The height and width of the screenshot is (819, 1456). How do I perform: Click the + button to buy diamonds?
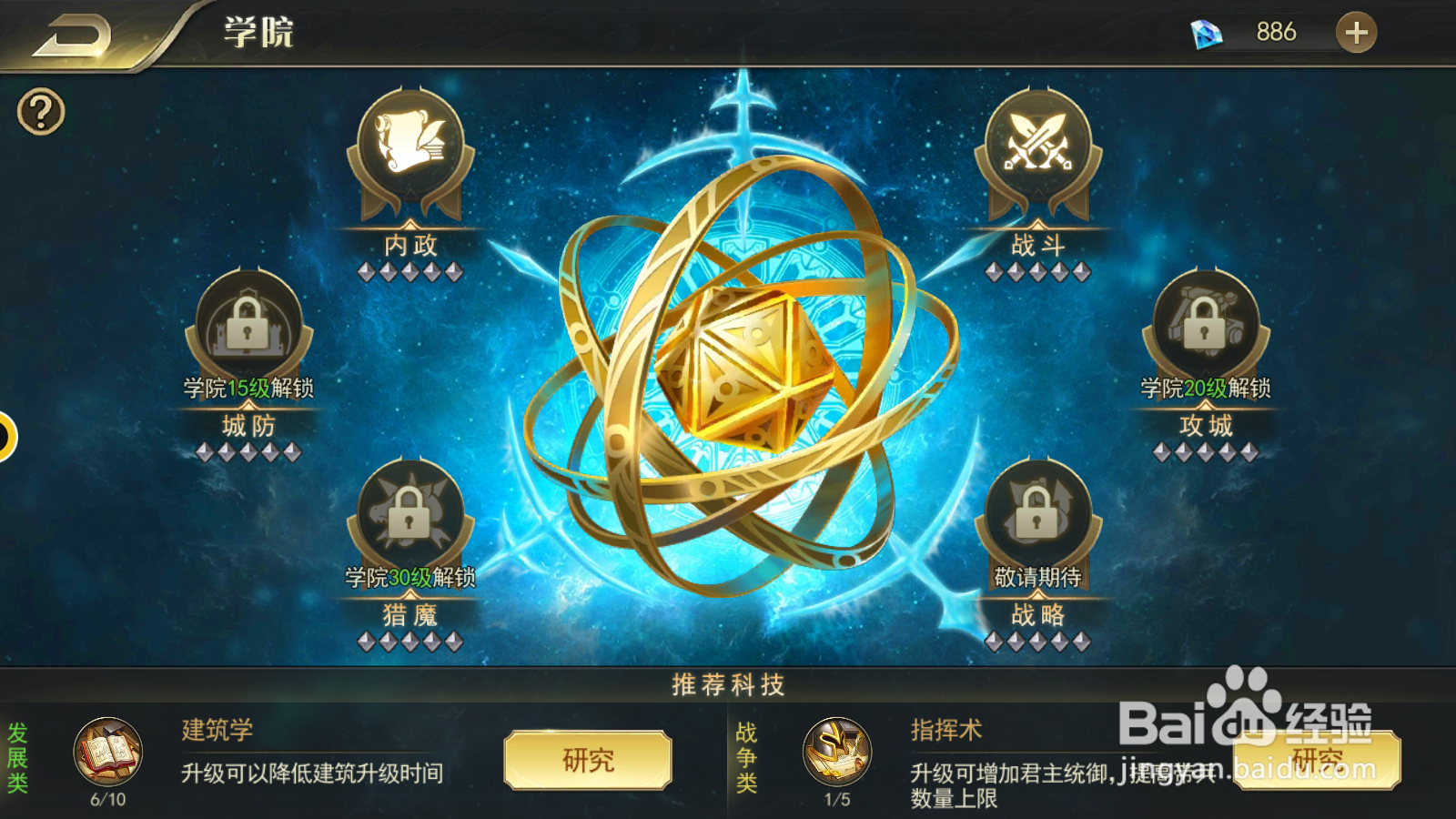click(x=1356, y=32)
